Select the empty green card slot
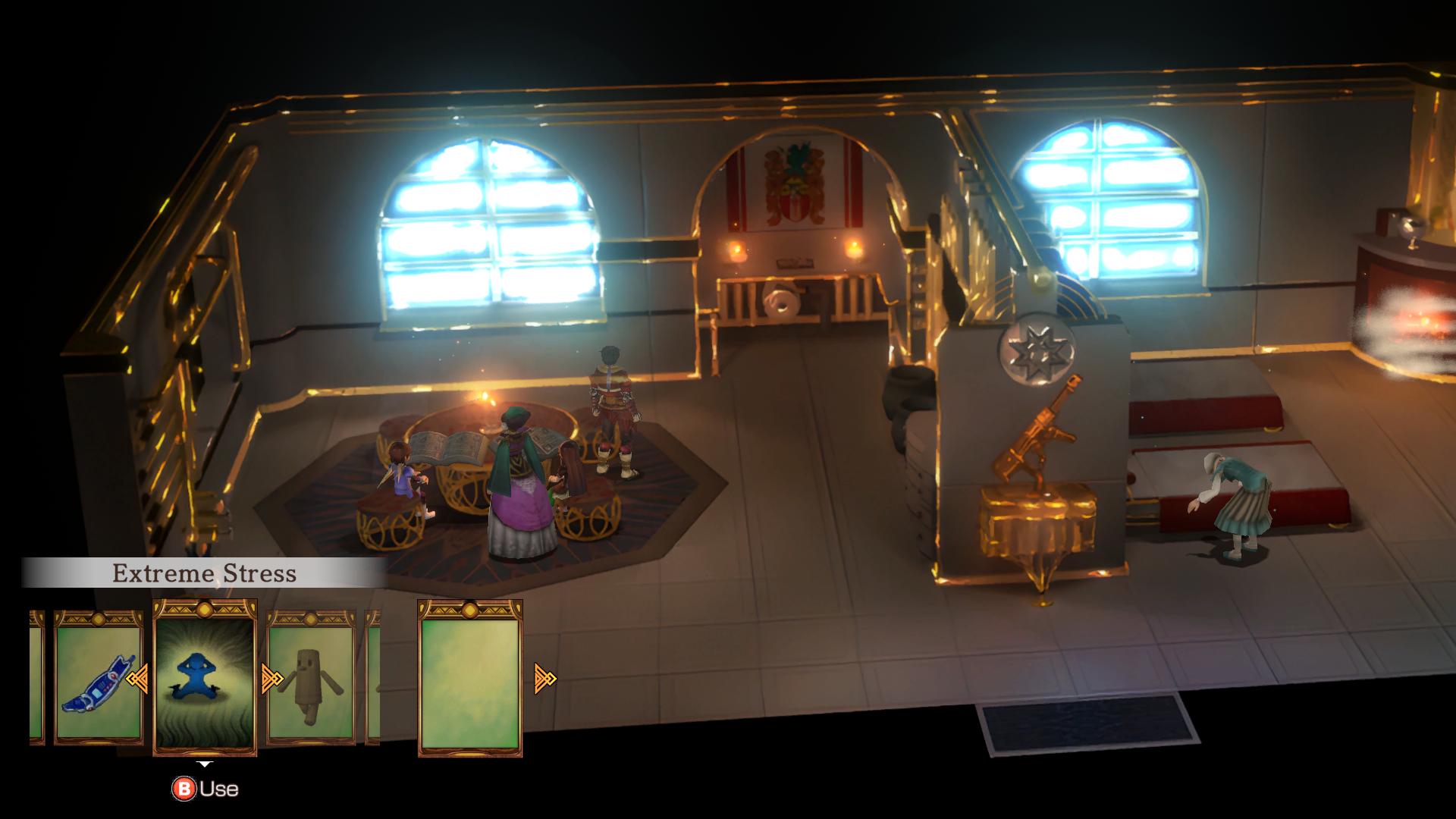This screenshot has height=819, width=1456. 469,677
